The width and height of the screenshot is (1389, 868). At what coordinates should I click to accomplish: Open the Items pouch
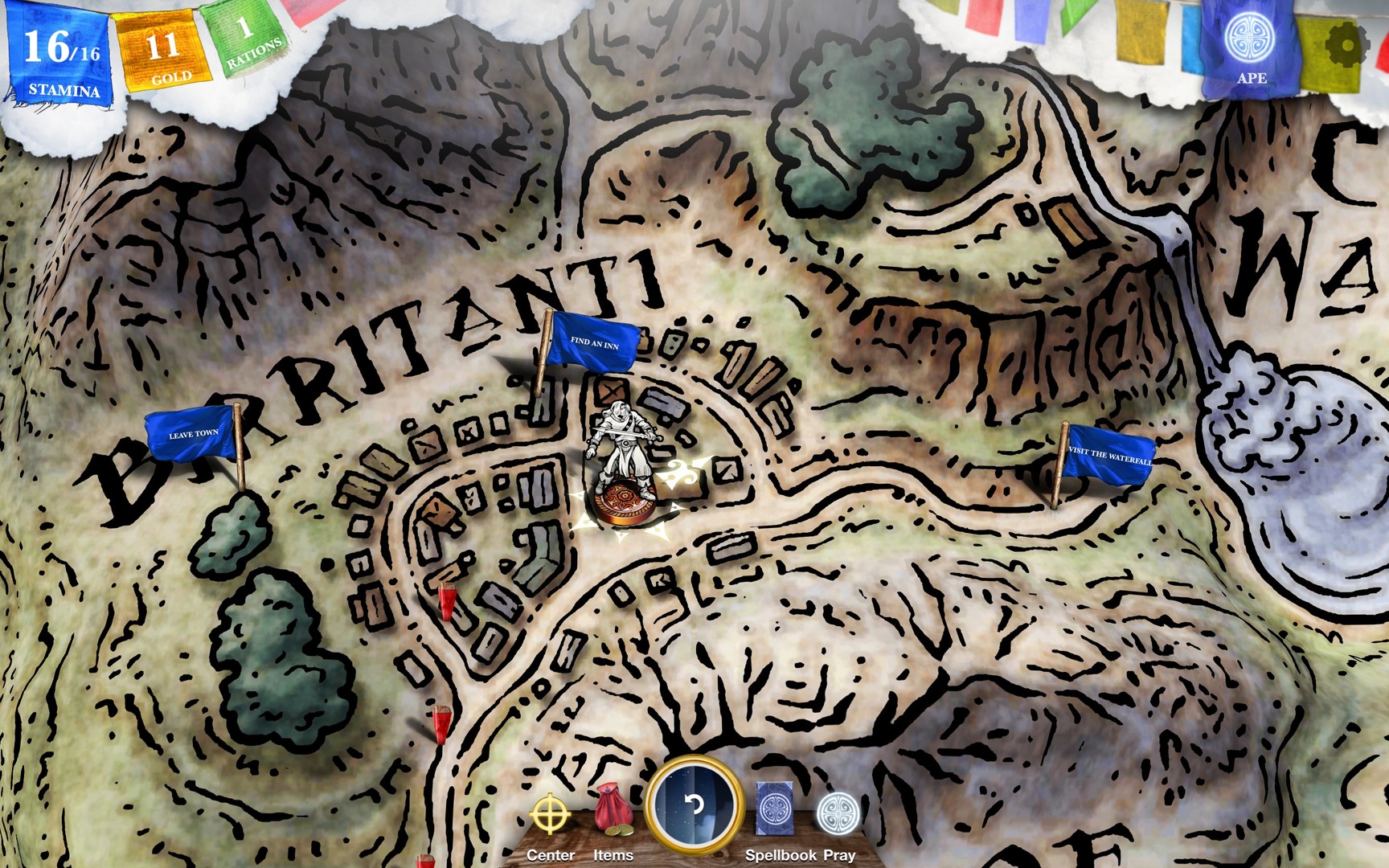click(x=613, y=808)
